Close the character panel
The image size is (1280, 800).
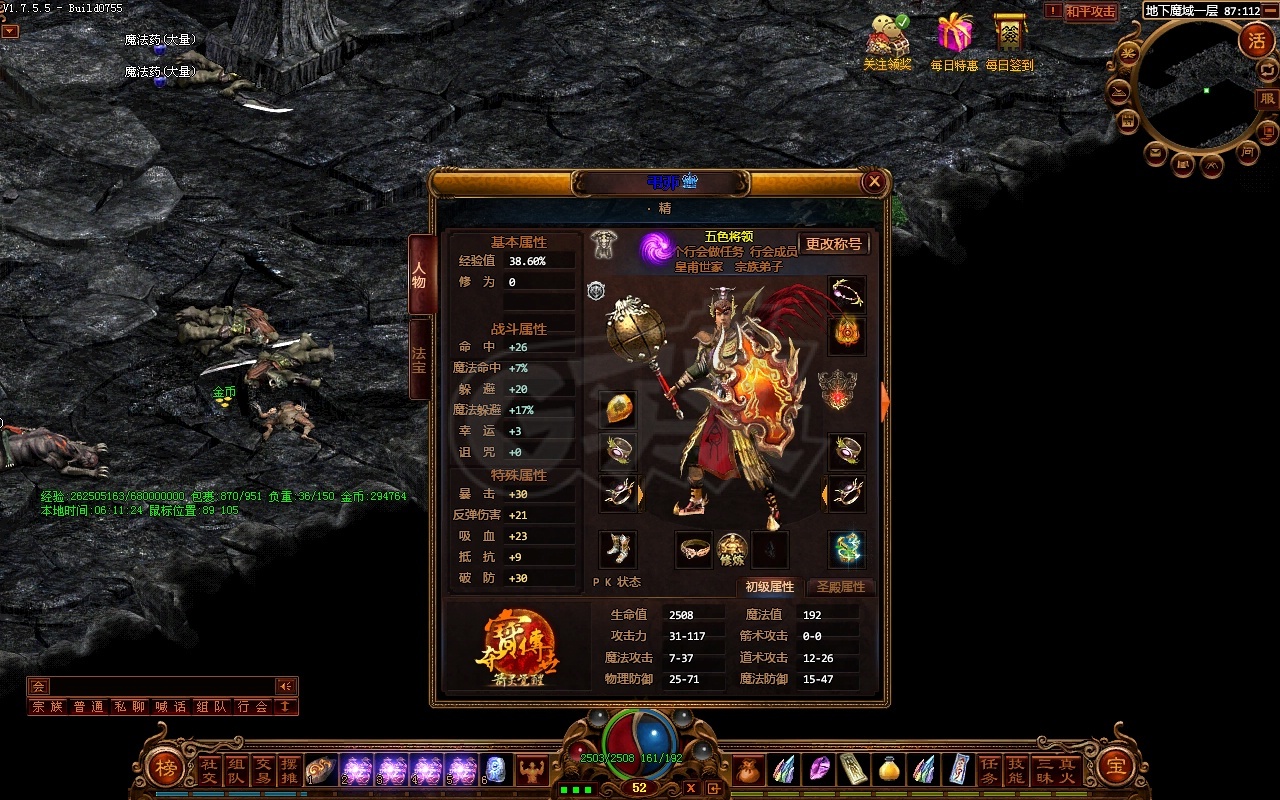pos(874,182)
